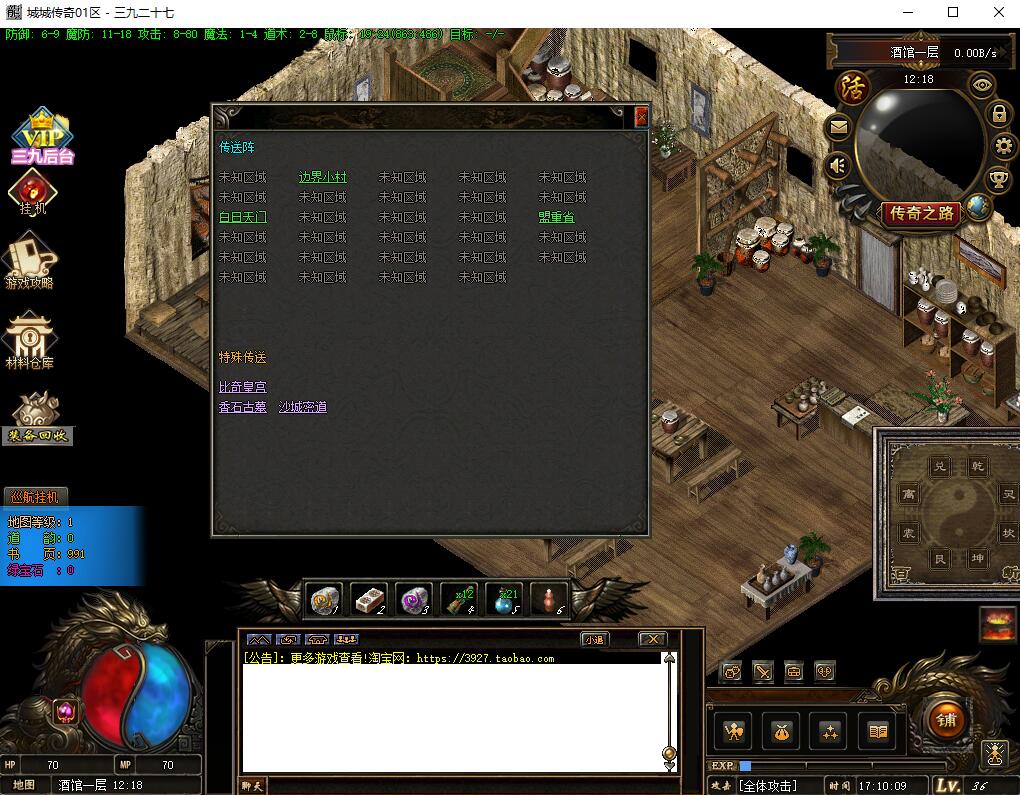Select the 盟重省 teleport destination
Viewport: 1020px width, 795px height.
click(x=556, y=217)
